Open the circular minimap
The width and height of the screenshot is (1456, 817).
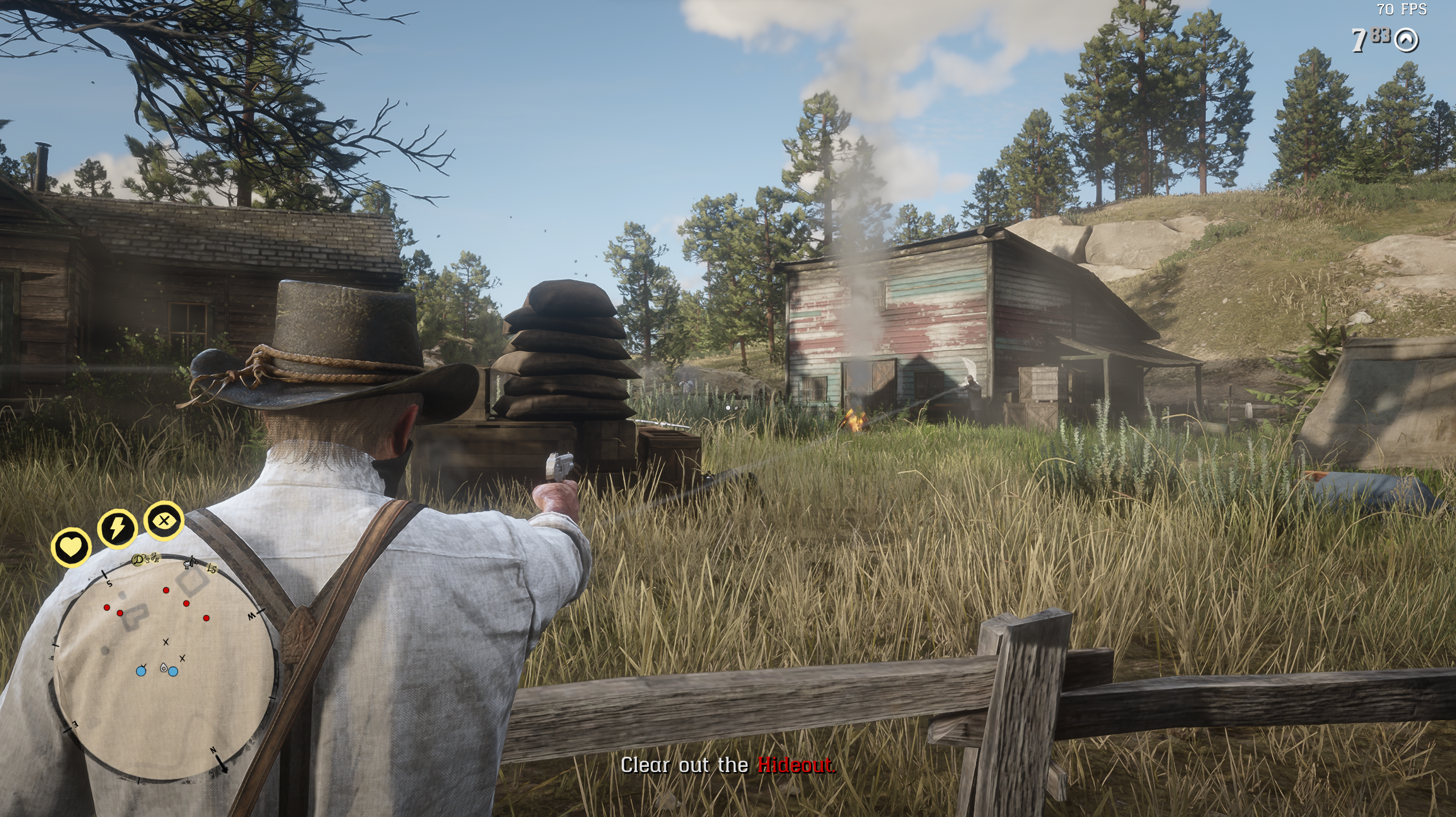166,665
